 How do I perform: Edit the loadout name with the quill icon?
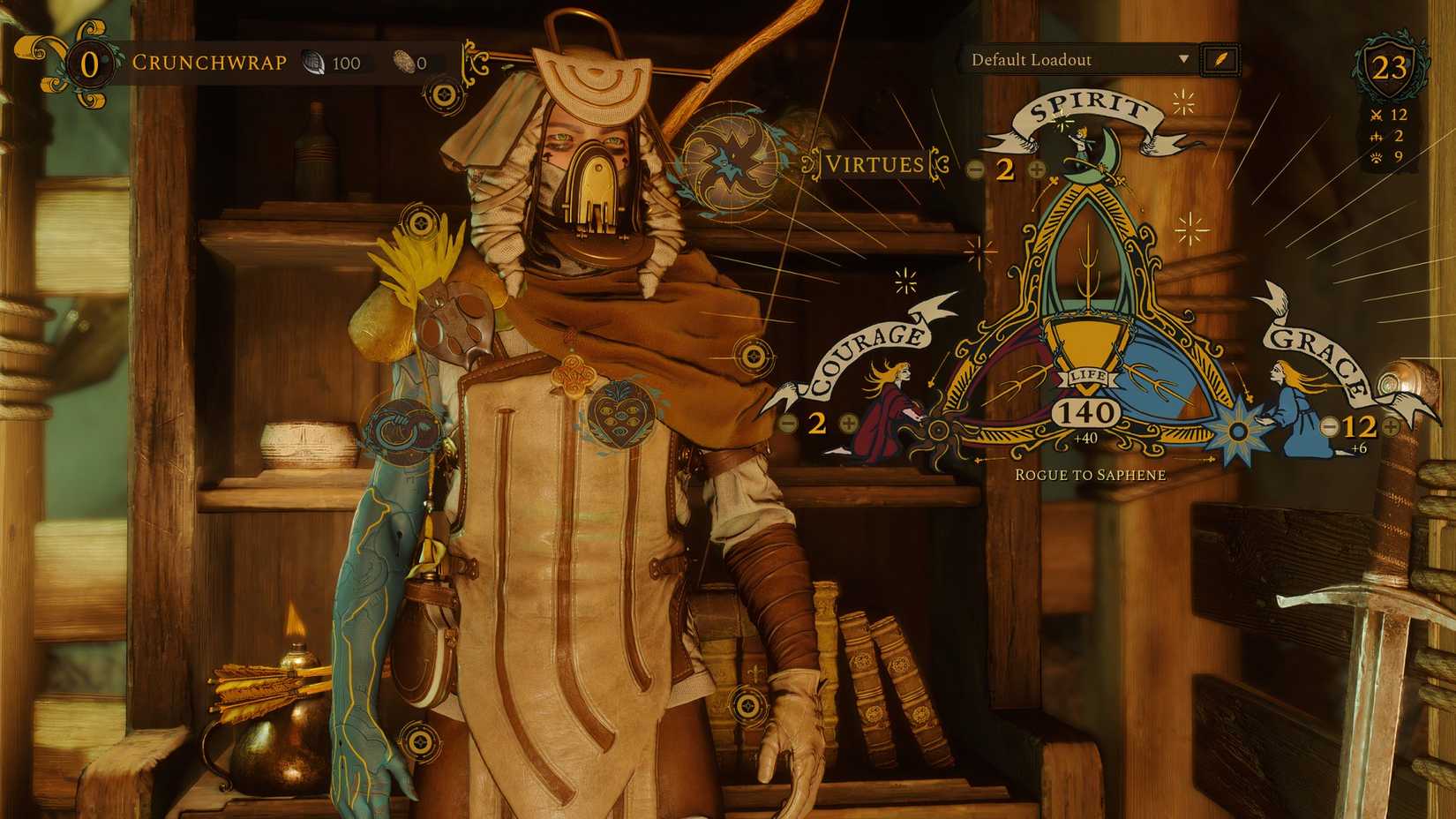pos(1219,61)
